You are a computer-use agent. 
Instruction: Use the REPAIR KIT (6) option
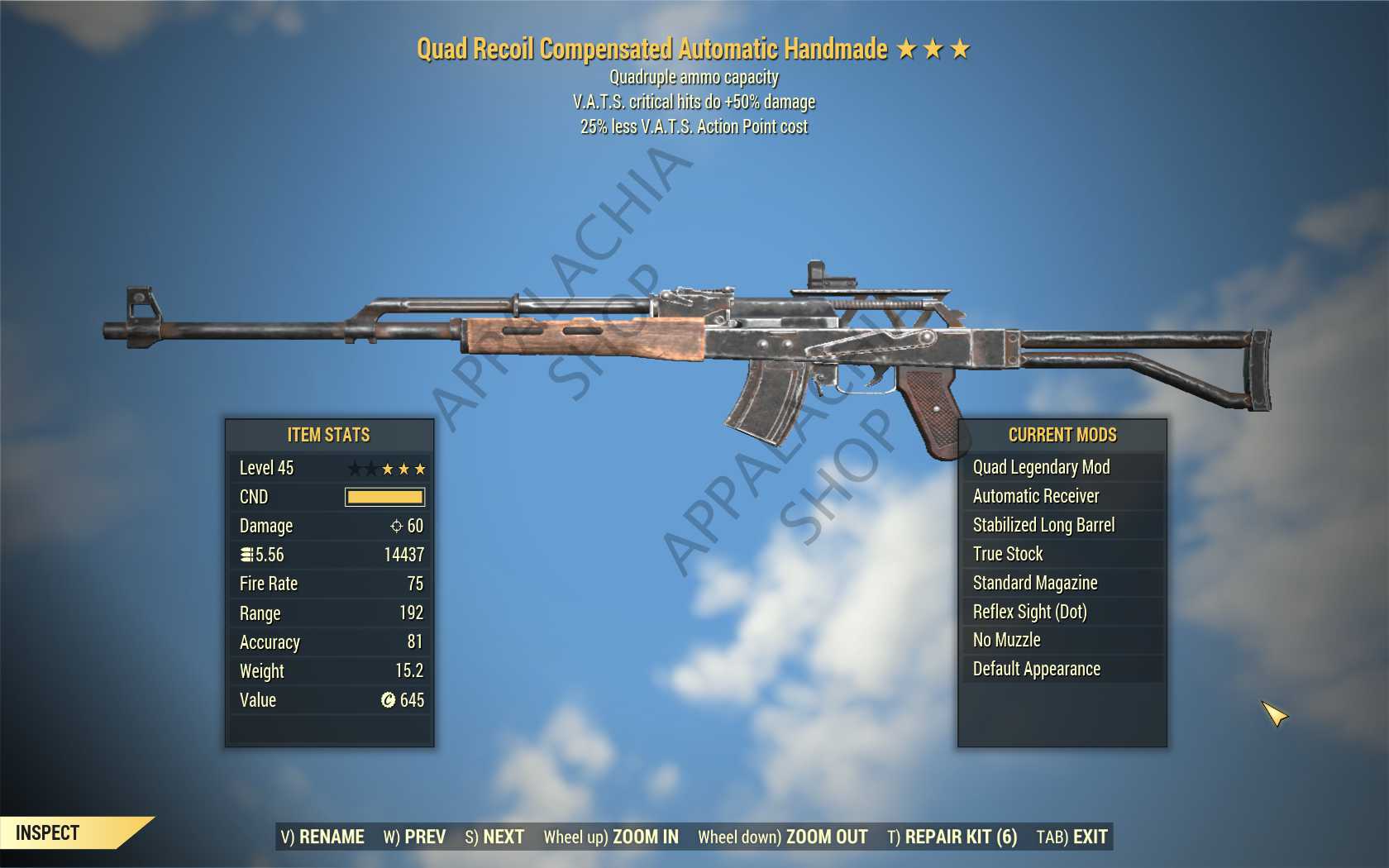point(952,837)
